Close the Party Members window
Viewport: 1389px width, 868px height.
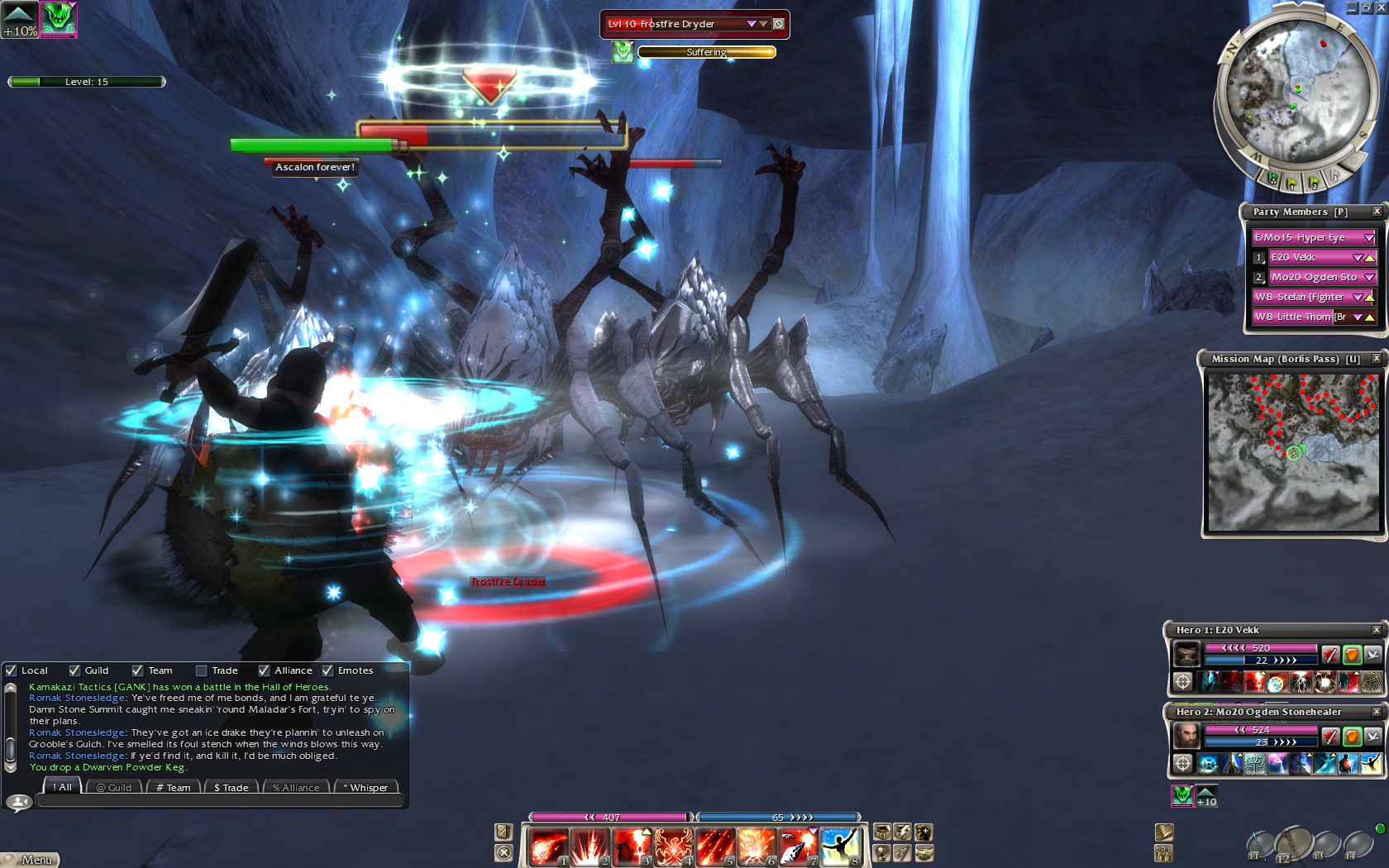pyautogui.click(x=1377, y=212)
